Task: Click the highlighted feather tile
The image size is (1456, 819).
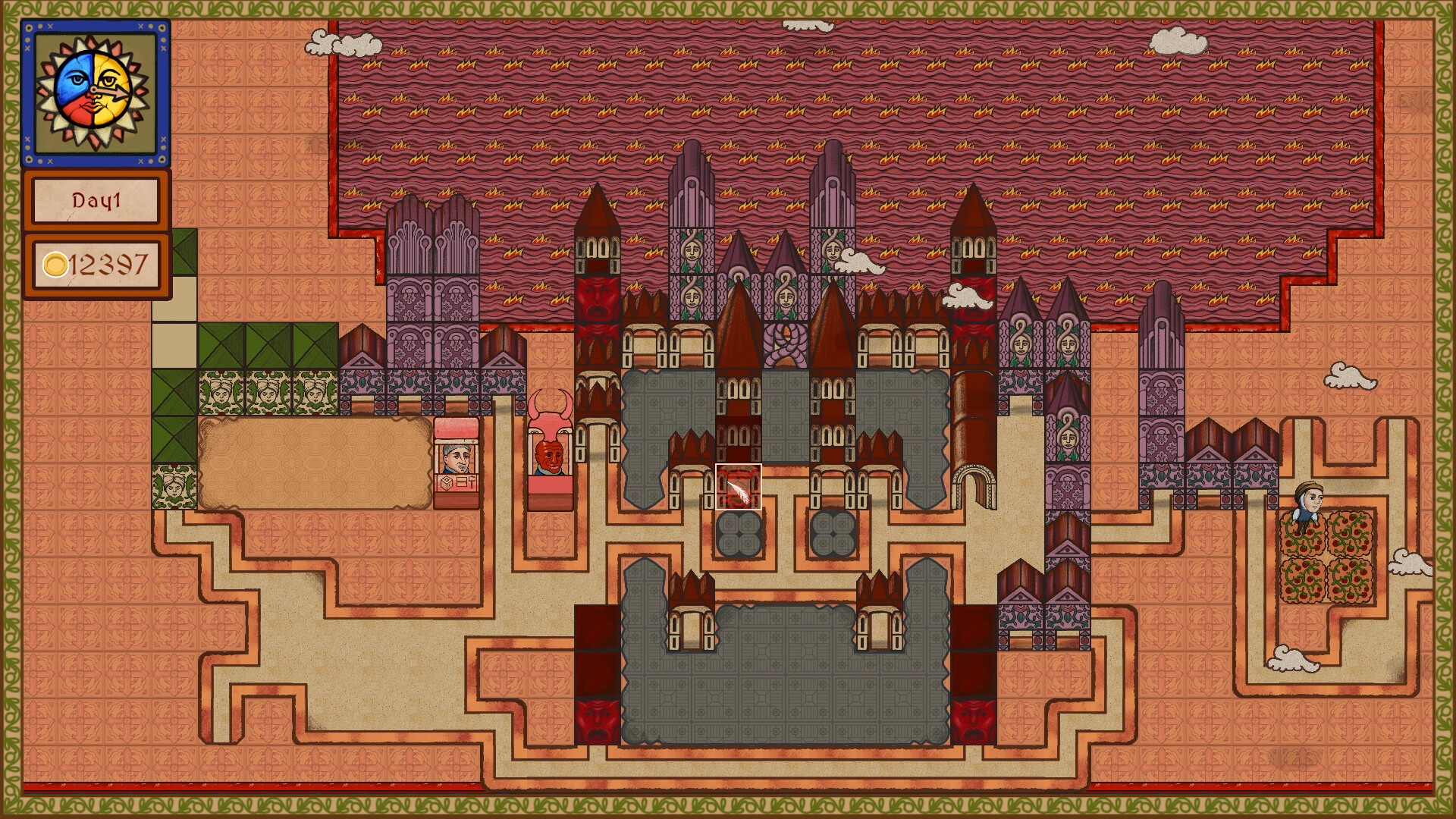Action: pos(739,487)
